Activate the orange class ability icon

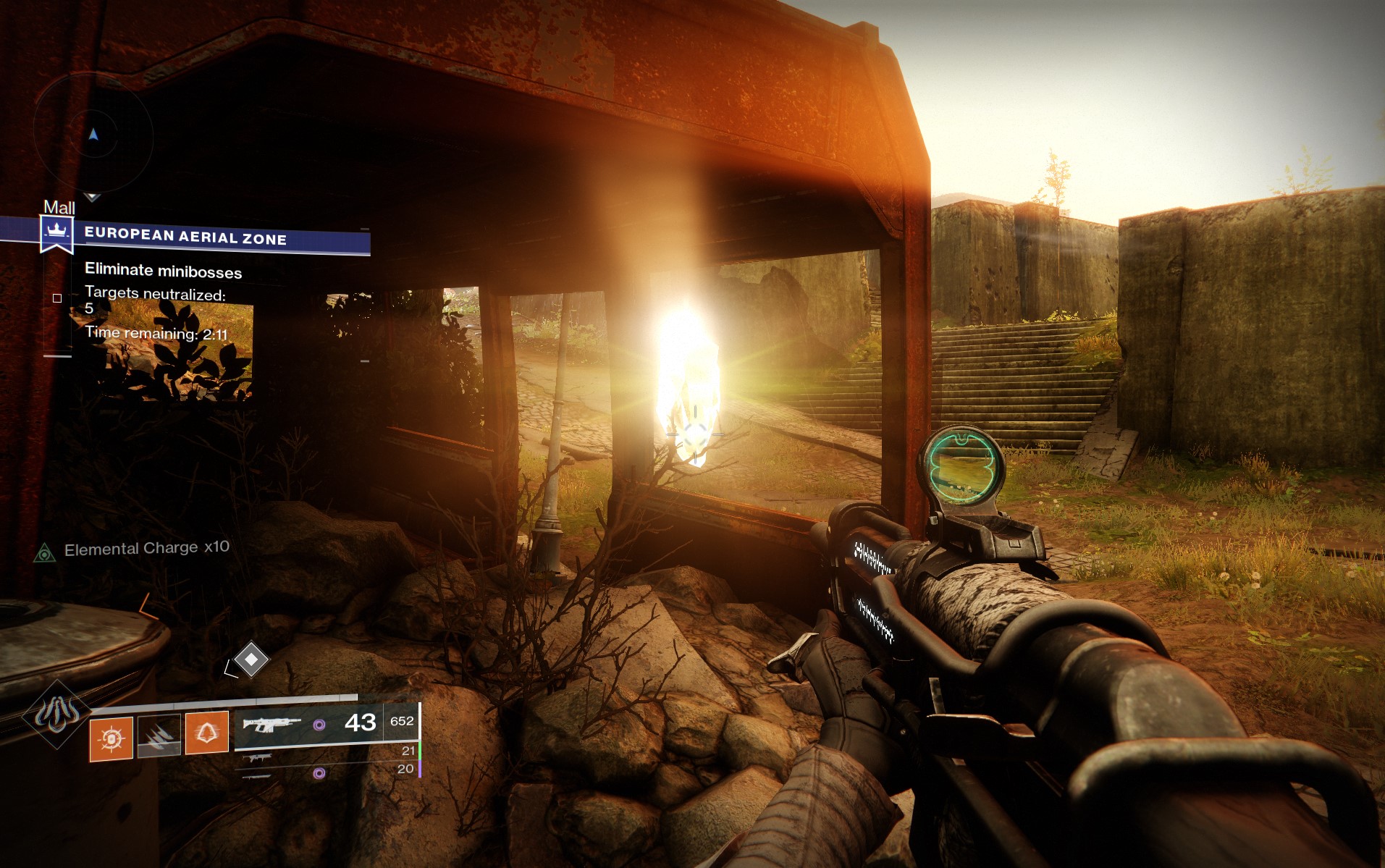pyautogui.click(x=207, y=733)
